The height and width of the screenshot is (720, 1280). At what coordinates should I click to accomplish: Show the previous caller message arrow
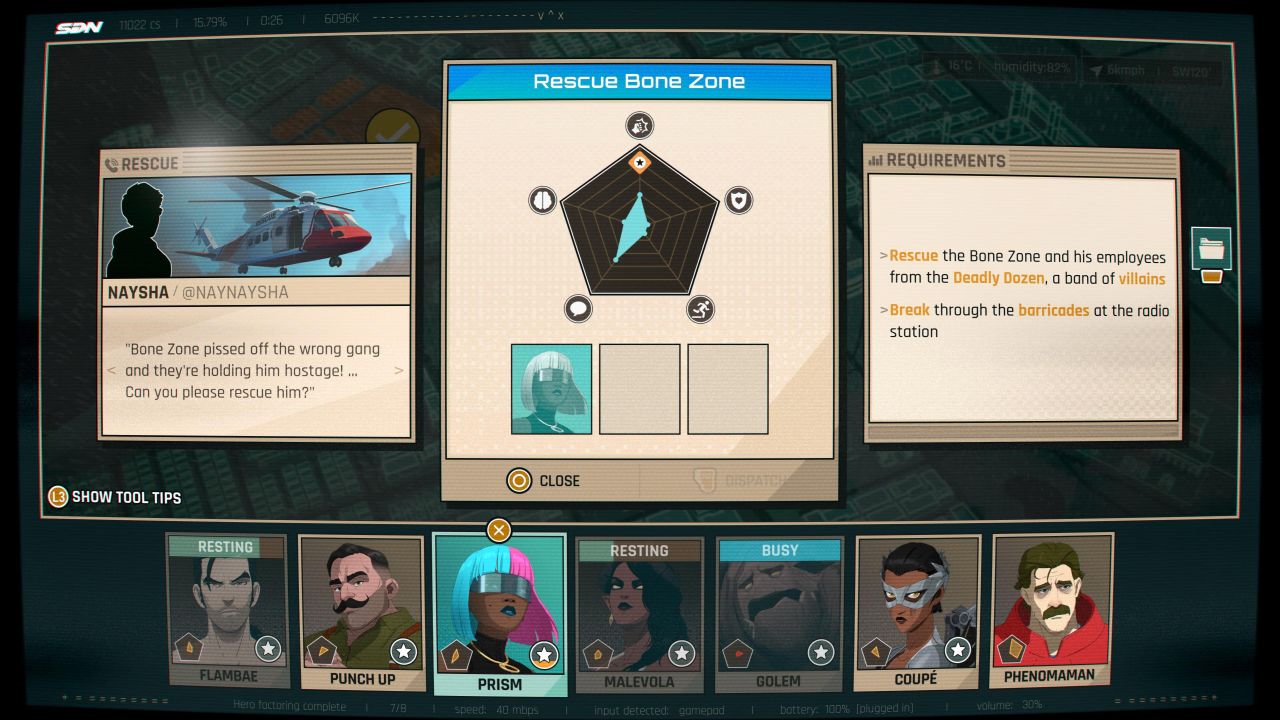pos(111,371)
